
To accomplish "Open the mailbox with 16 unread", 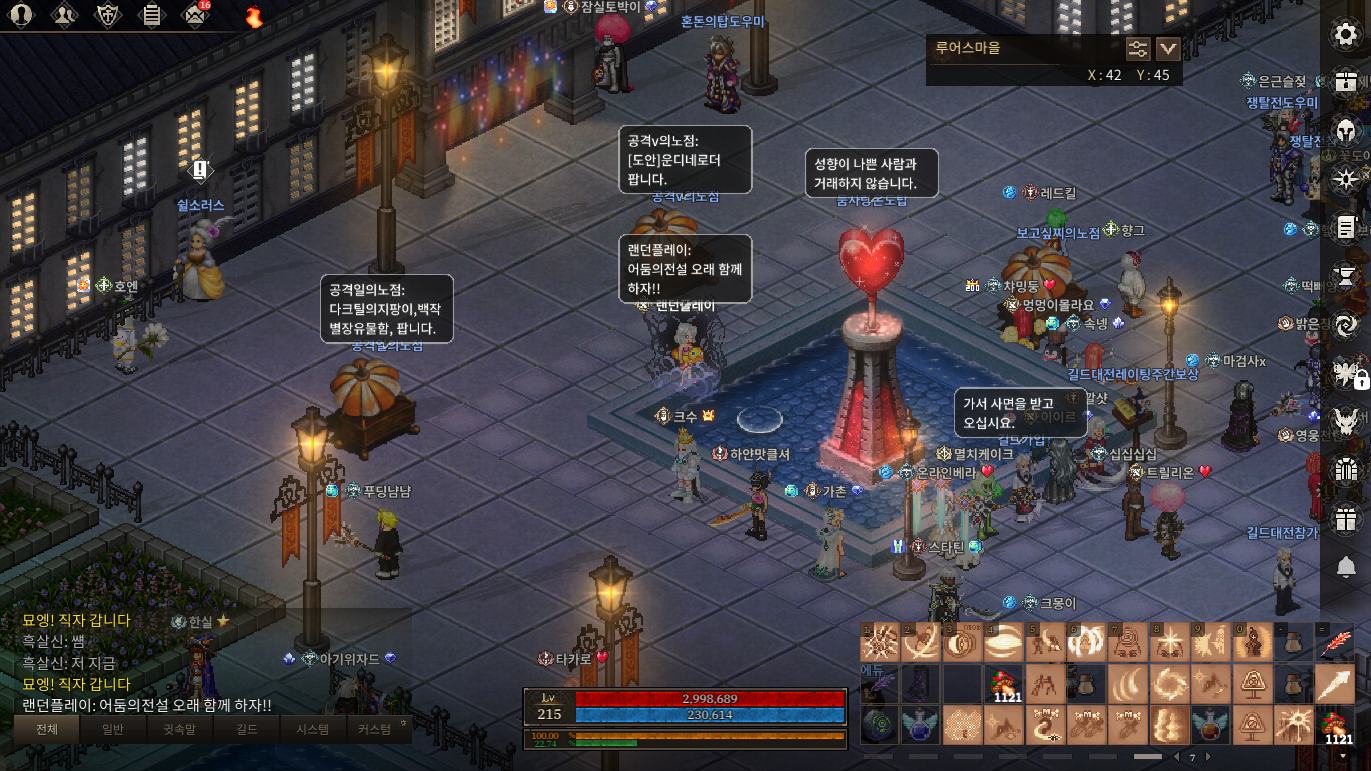I will [194, 15].
